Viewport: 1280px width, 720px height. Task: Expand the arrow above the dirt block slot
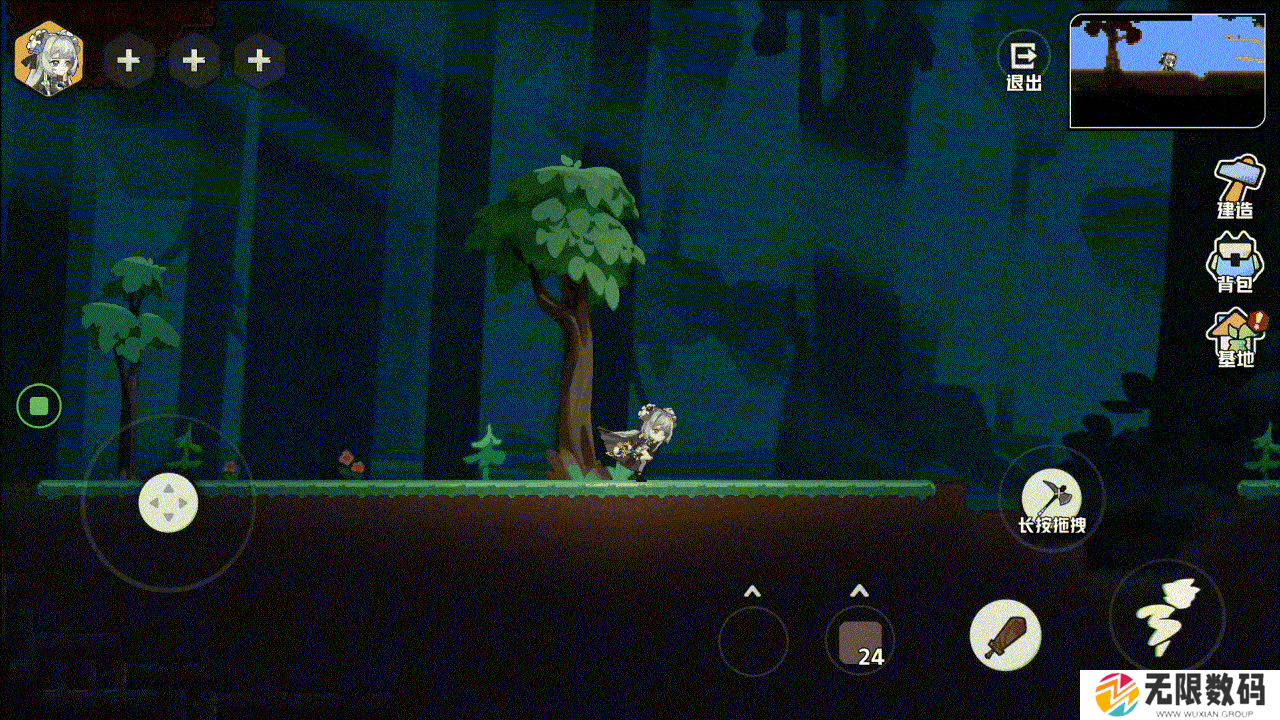[x=859, y=591]
